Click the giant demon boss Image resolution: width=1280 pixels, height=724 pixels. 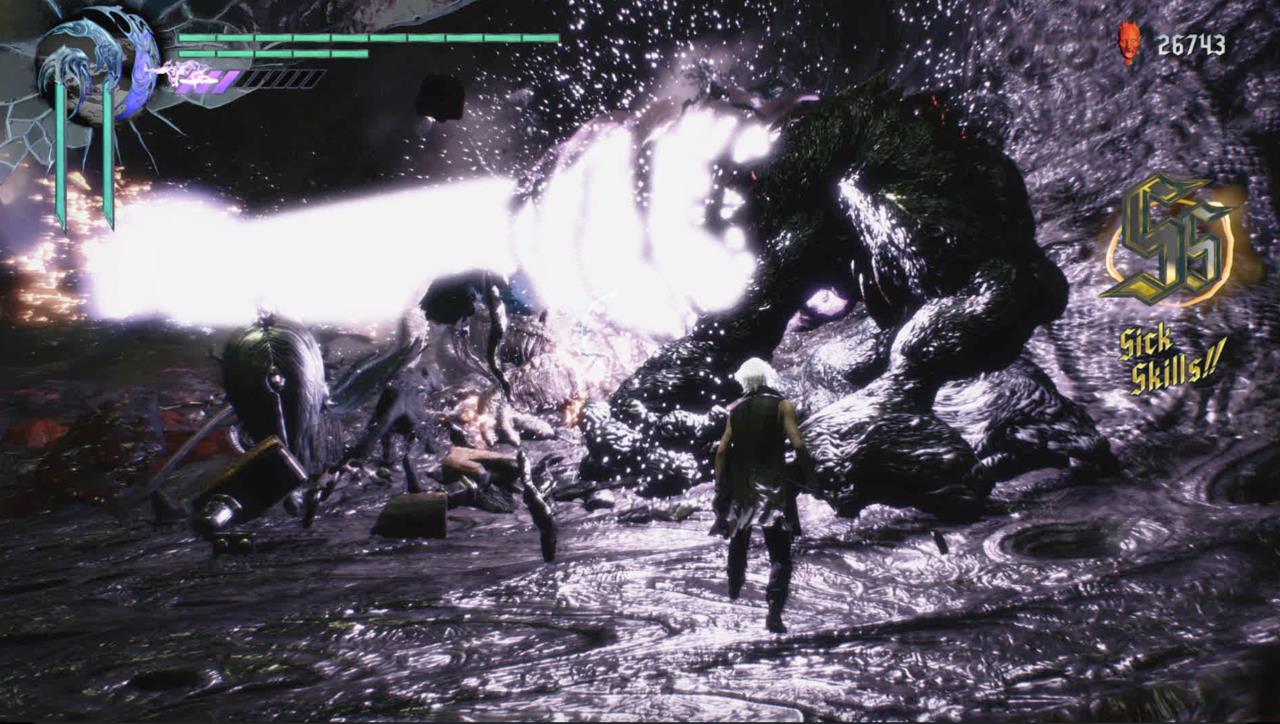click(900, 250)
